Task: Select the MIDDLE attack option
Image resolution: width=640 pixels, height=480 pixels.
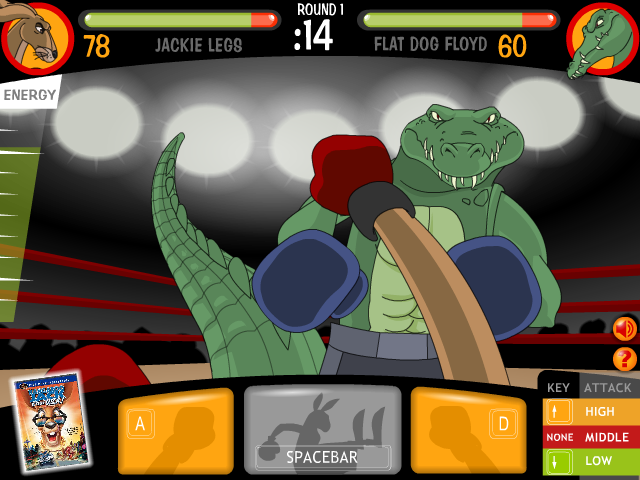Action: 591,437
